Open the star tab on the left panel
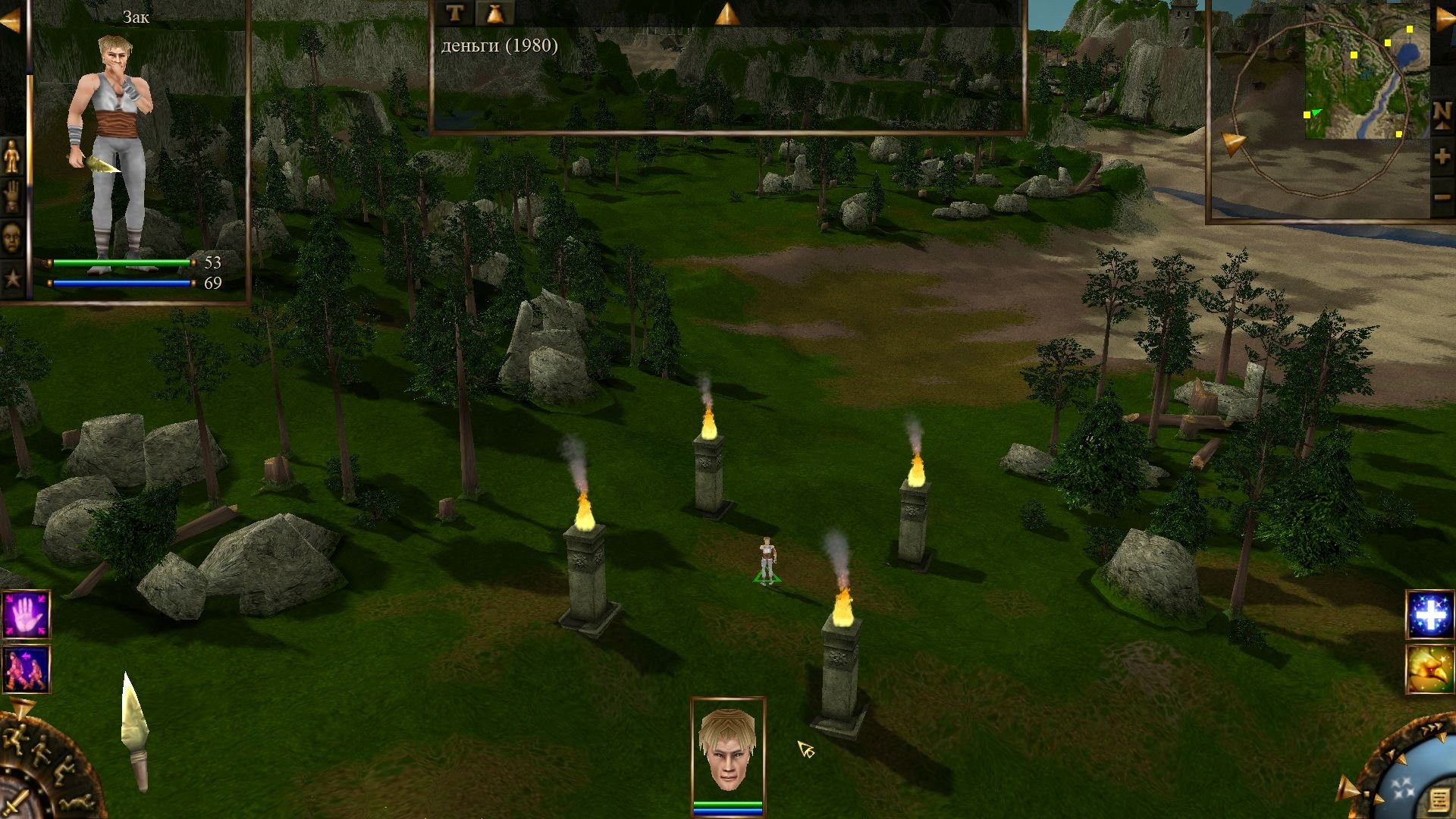 (13, 278)
